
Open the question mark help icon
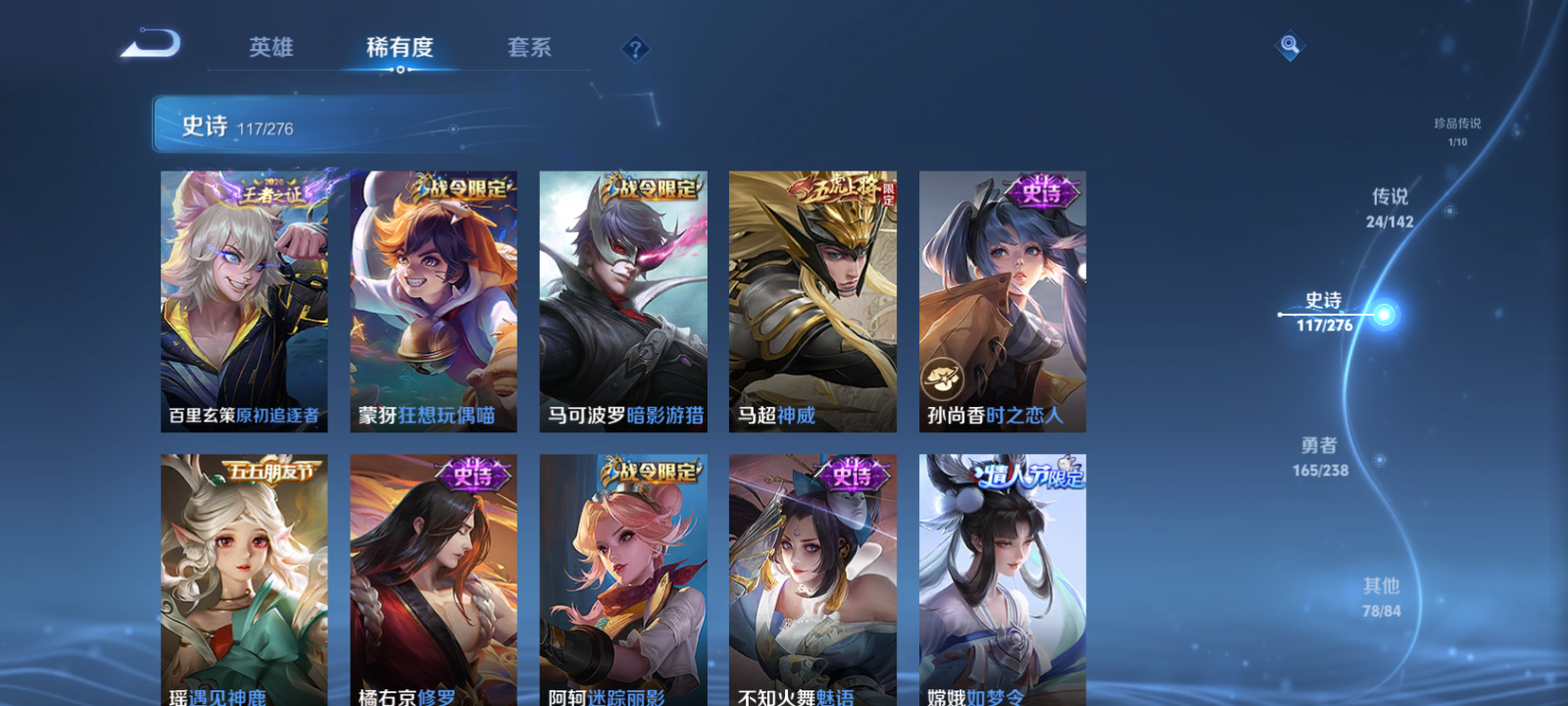pyautogui.click(x=637, y=48)
